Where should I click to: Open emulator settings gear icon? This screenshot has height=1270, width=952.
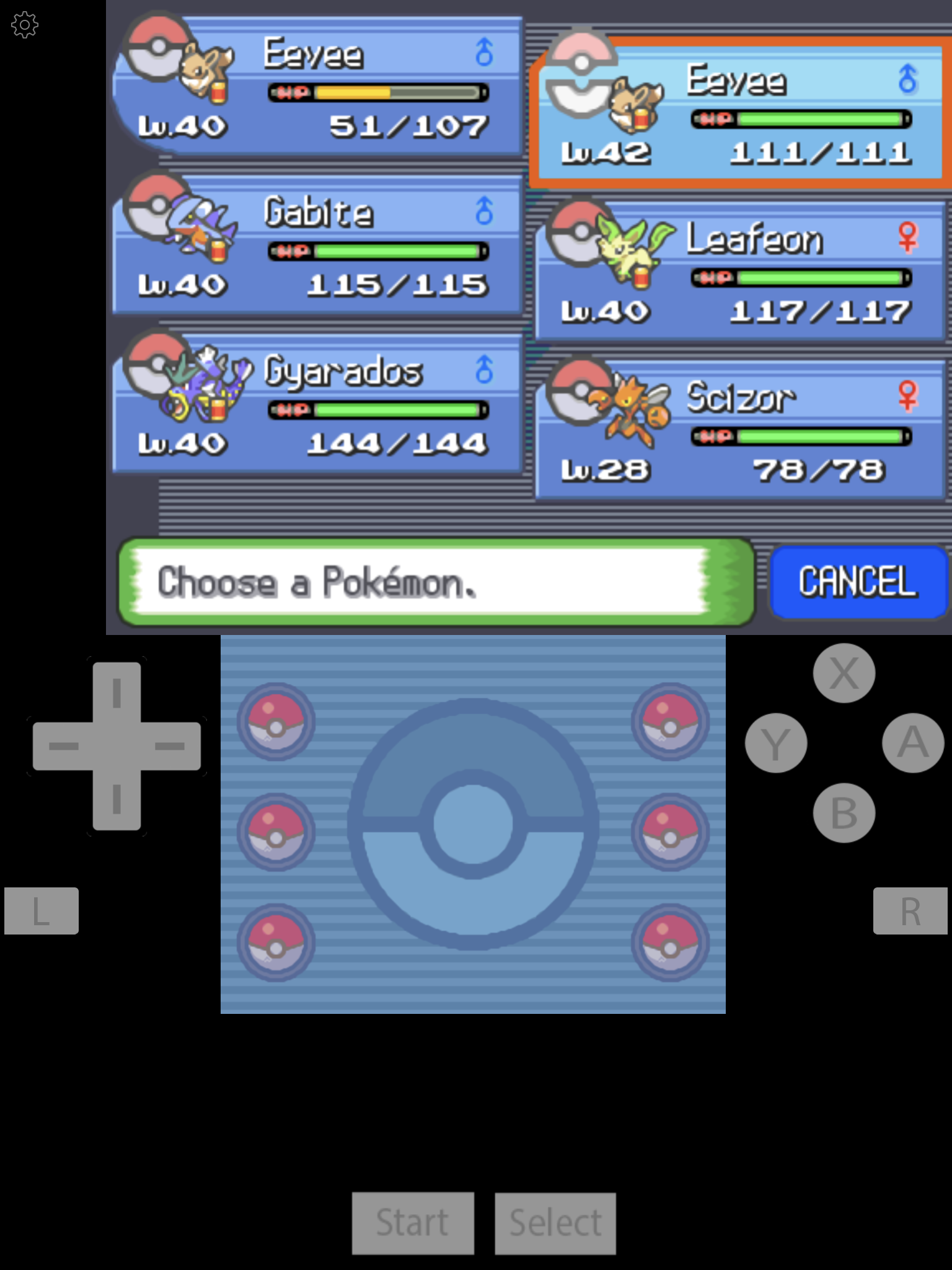[x=25, y=25]
